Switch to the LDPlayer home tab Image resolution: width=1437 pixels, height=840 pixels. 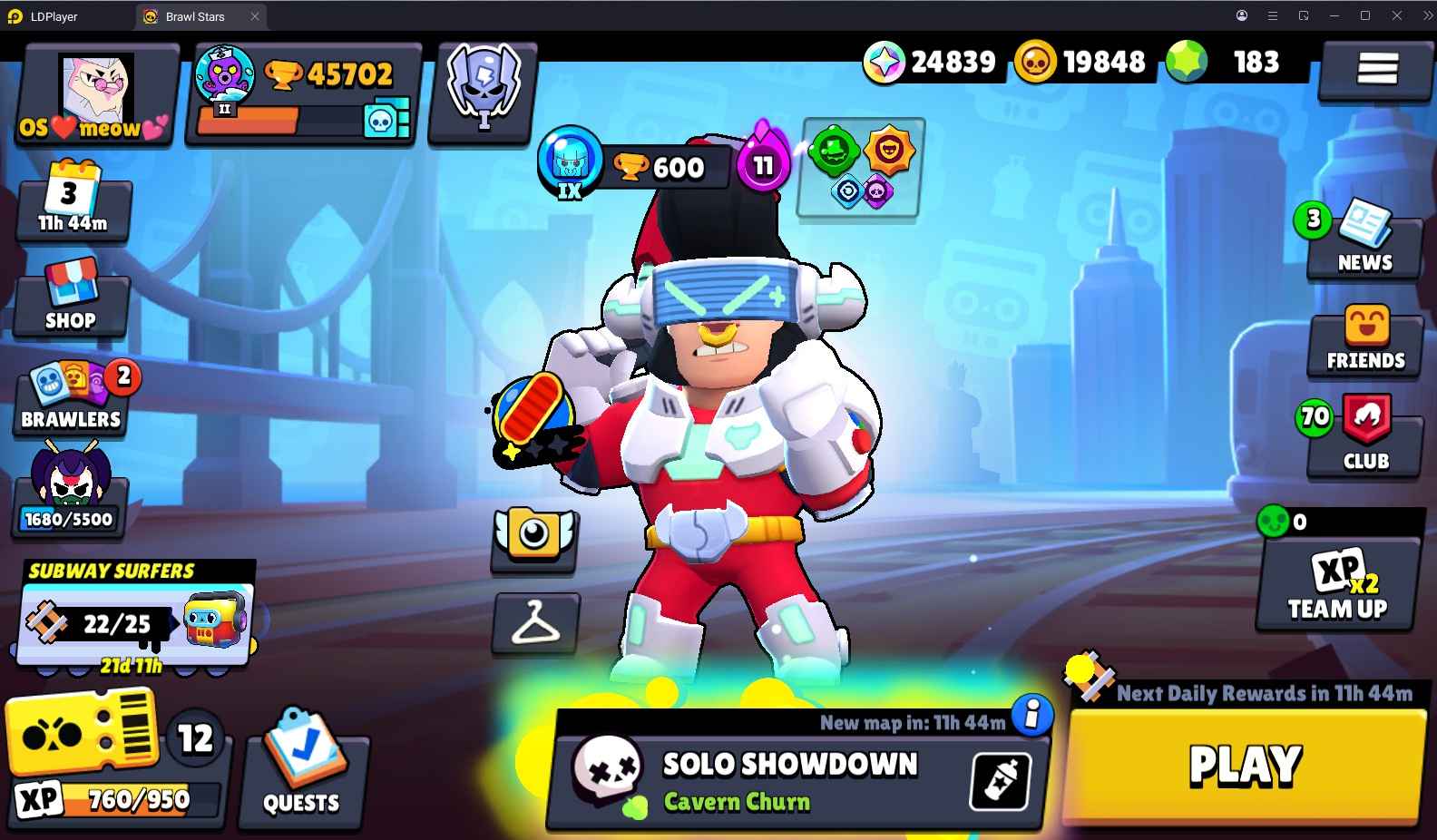[x=54, y=15]
